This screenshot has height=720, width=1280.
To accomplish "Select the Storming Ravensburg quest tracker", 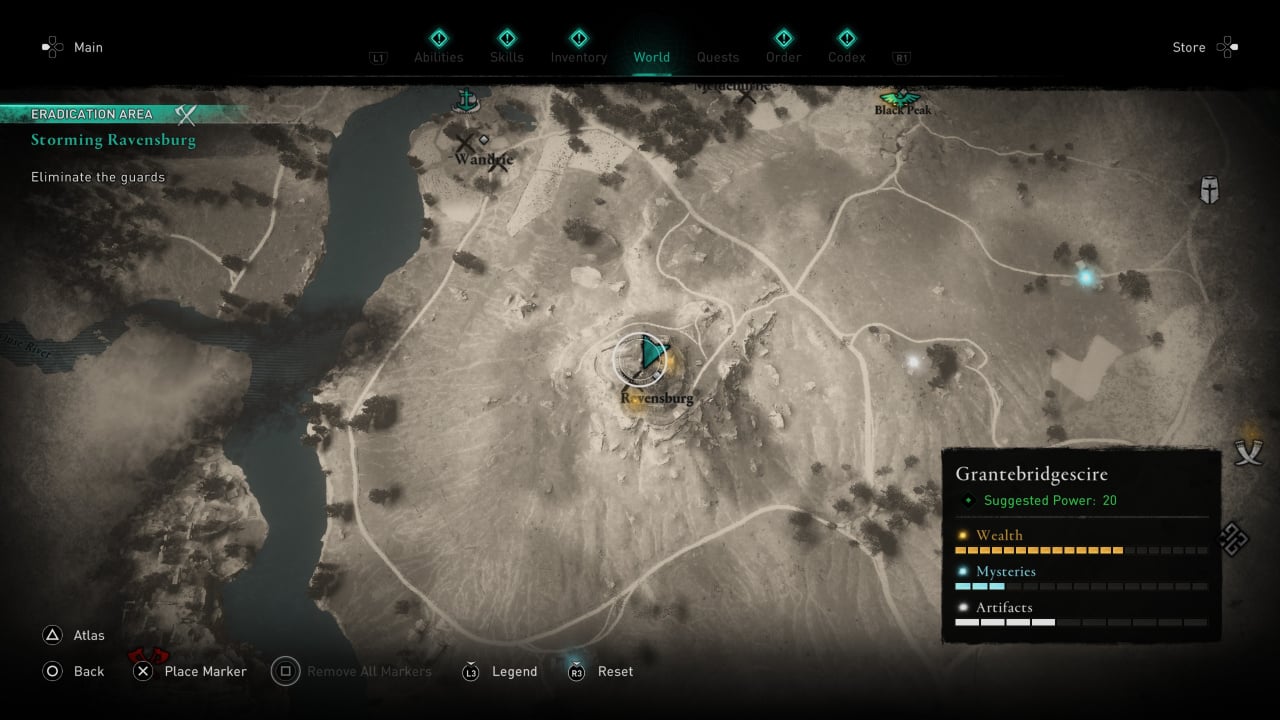I will pyautogui.click(x=113, y=140).
